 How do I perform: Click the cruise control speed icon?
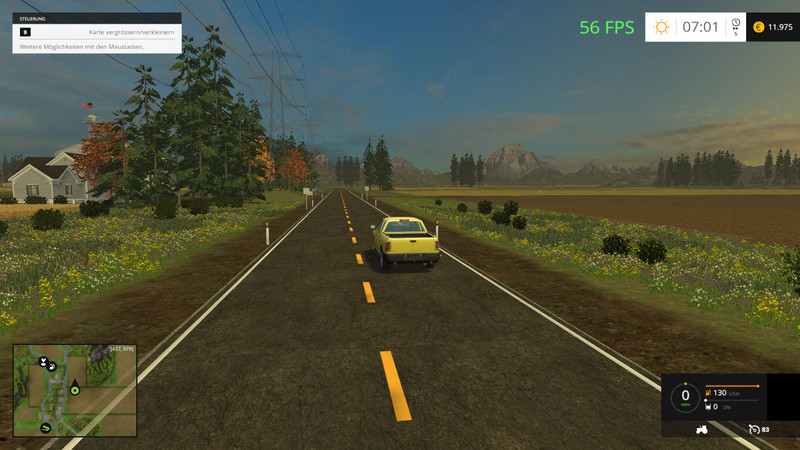pos(752,430)
